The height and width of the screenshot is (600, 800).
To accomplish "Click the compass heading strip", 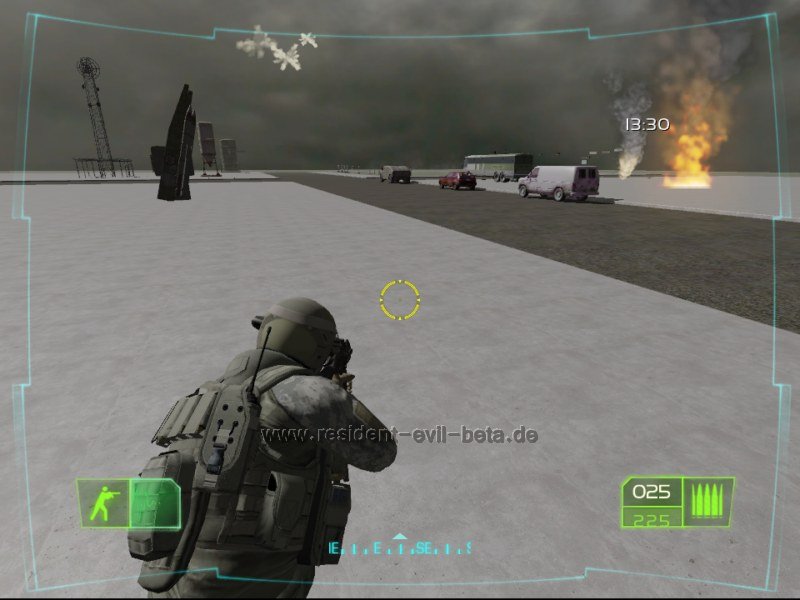I will [399, 548].
